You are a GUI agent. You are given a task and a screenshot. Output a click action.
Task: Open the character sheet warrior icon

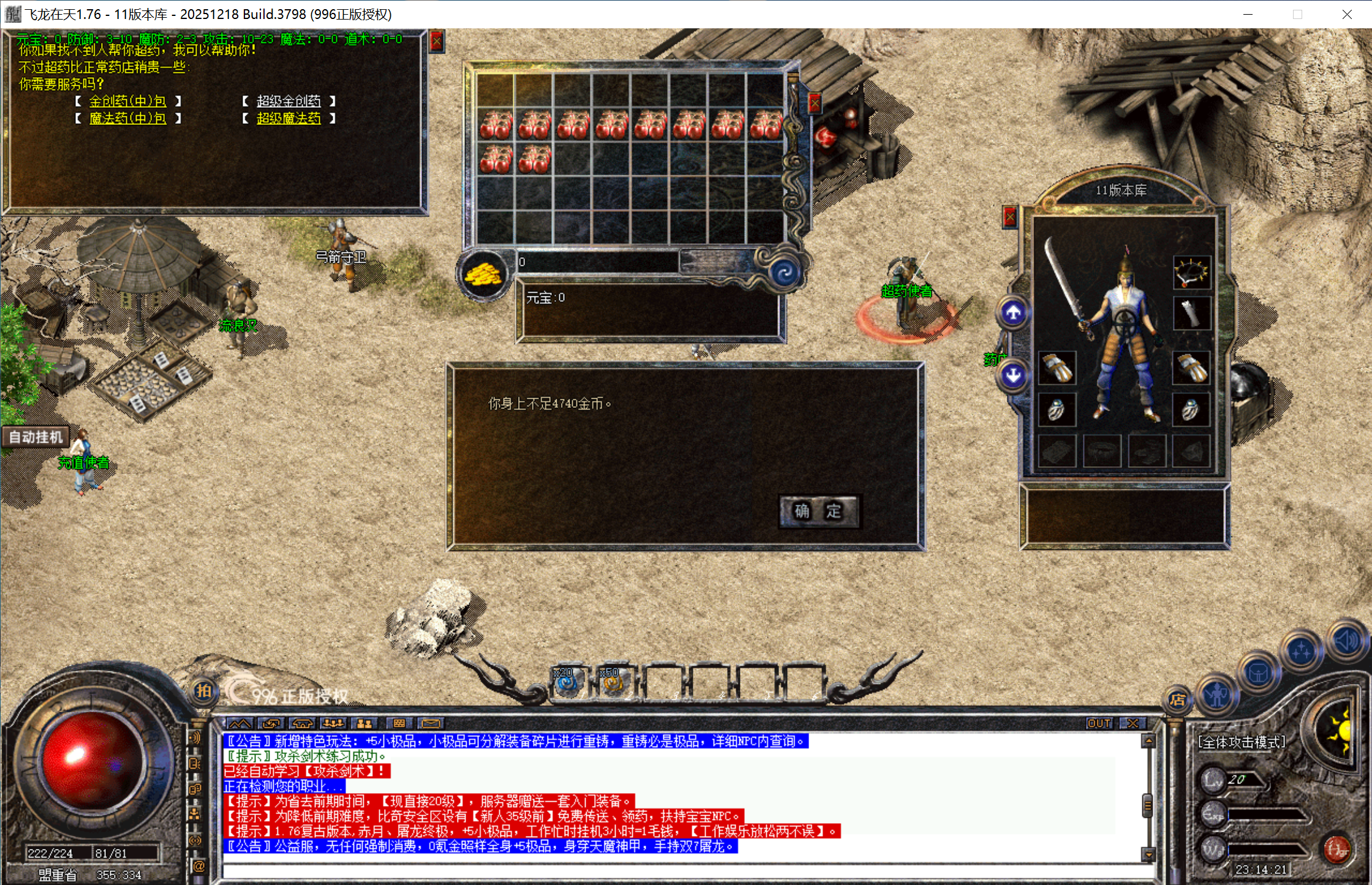coord(1217,695)
